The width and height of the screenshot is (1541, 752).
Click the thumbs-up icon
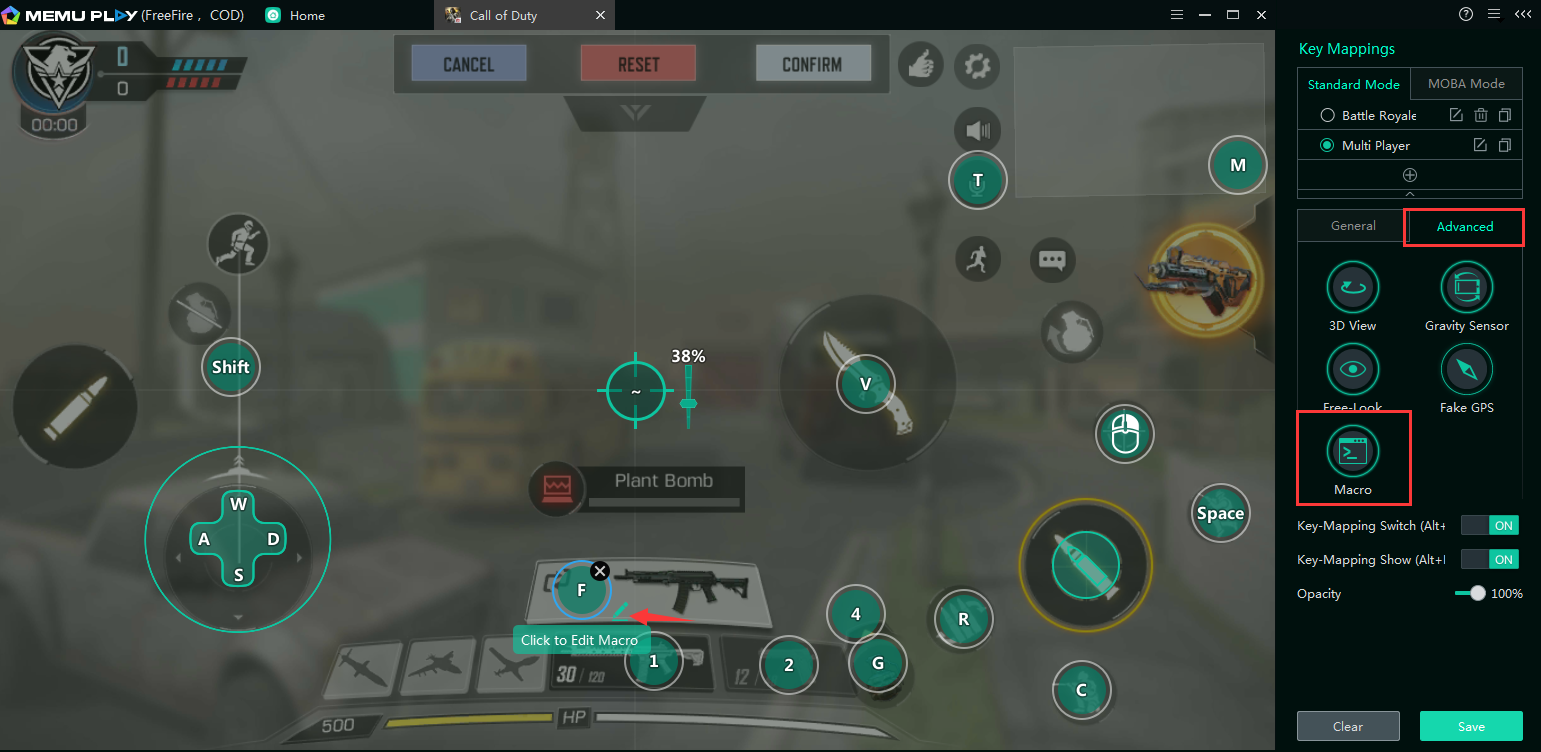point(921,66)
